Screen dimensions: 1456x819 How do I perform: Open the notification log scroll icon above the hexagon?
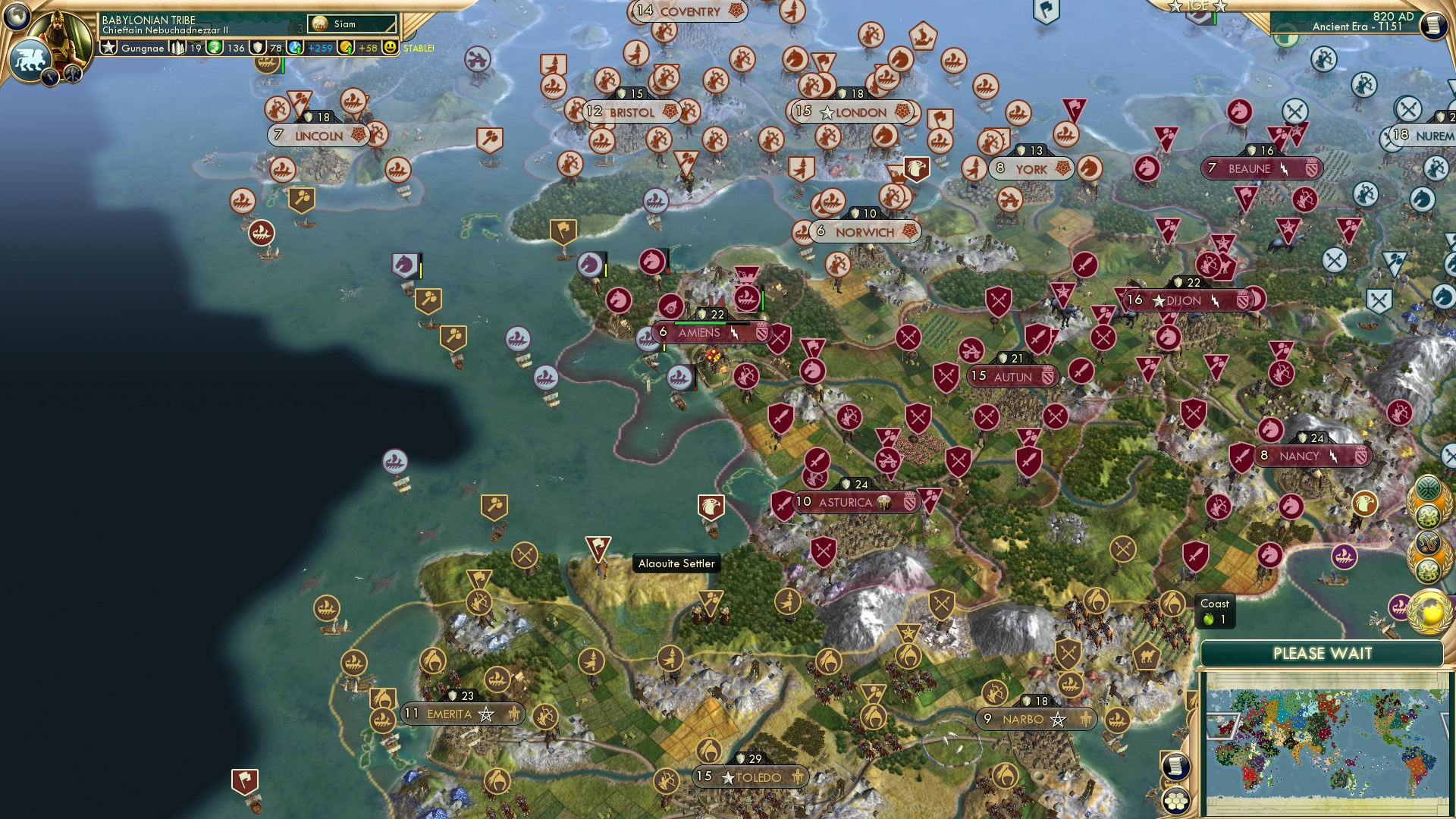point(1175,767)
